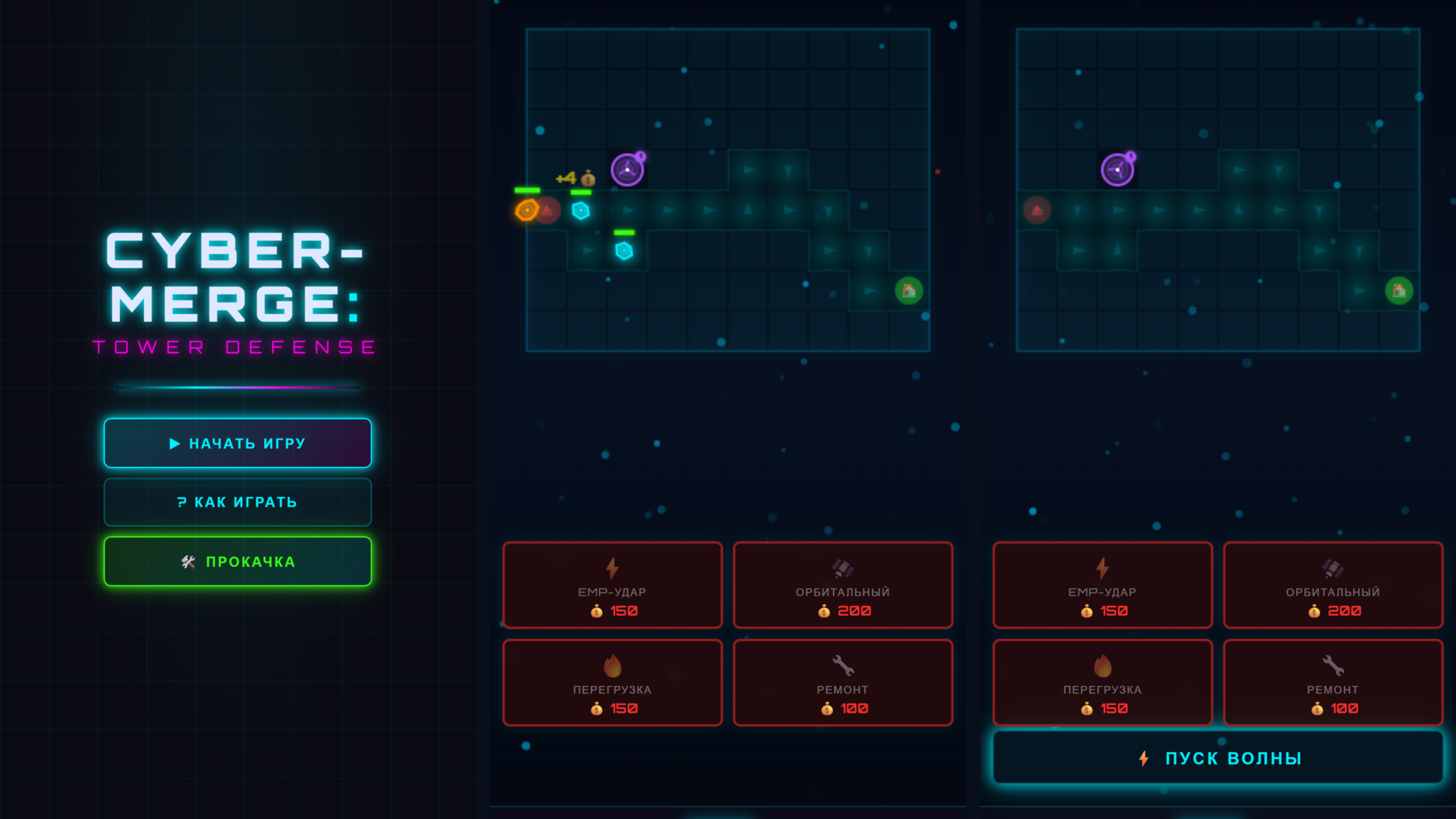1456x819 pixels.
Task: Click the green base icon on left map
Action: [x=908, y=291]
